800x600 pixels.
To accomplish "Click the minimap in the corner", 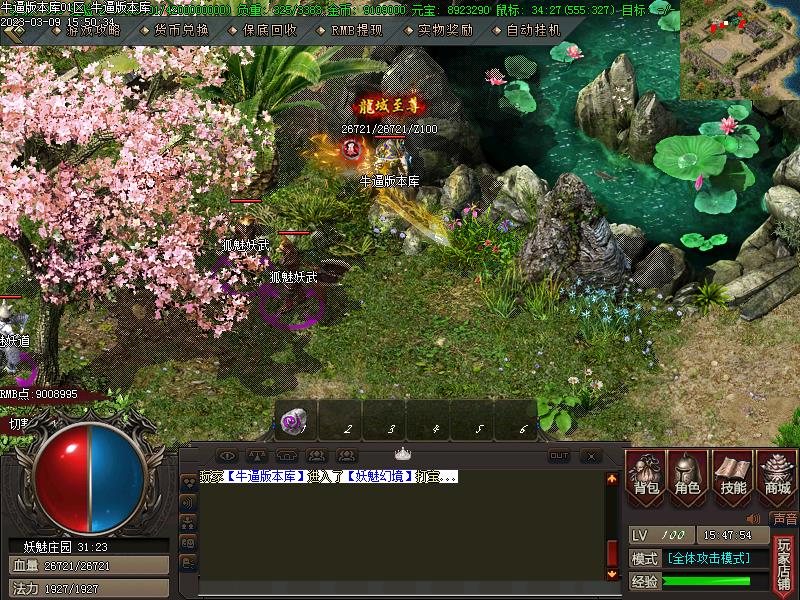I will click(x=739, y=49).
